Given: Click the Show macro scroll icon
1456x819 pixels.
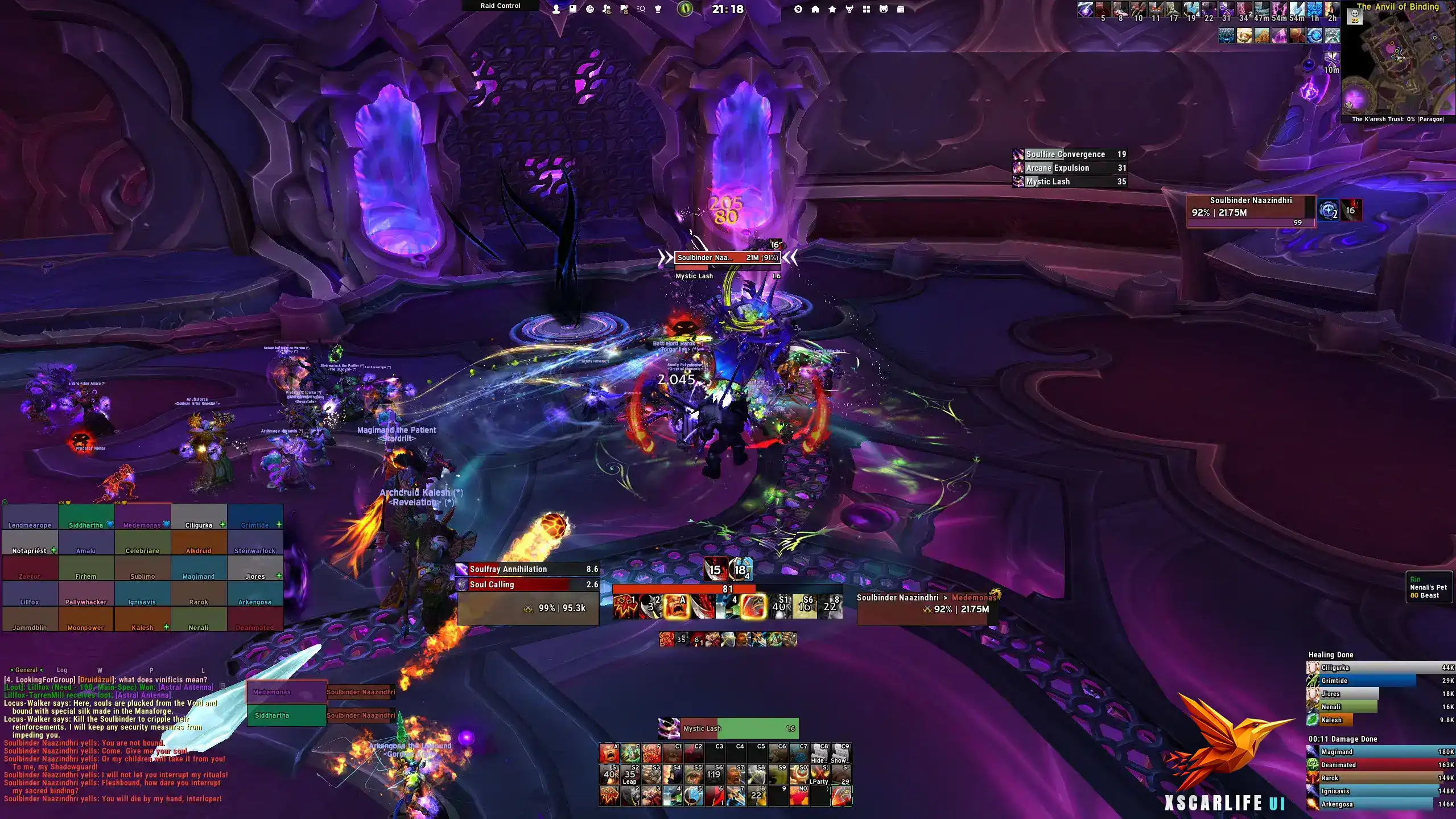Looking at the screenshot, I should 840,754.
